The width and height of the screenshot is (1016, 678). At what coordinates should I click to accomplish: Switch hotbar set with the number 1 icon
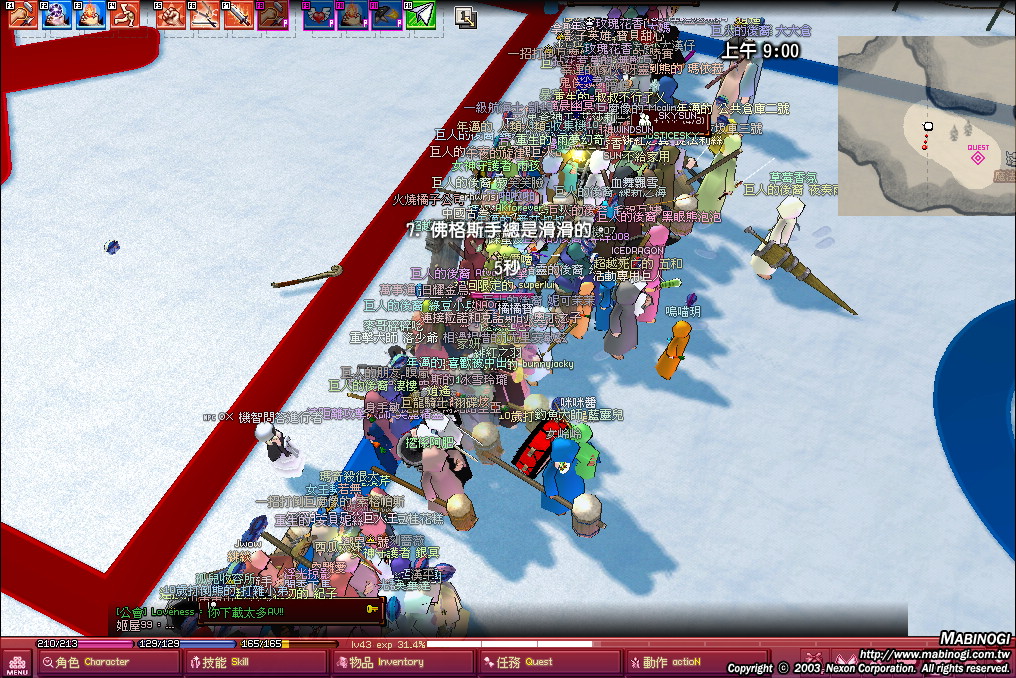[465, 16]
